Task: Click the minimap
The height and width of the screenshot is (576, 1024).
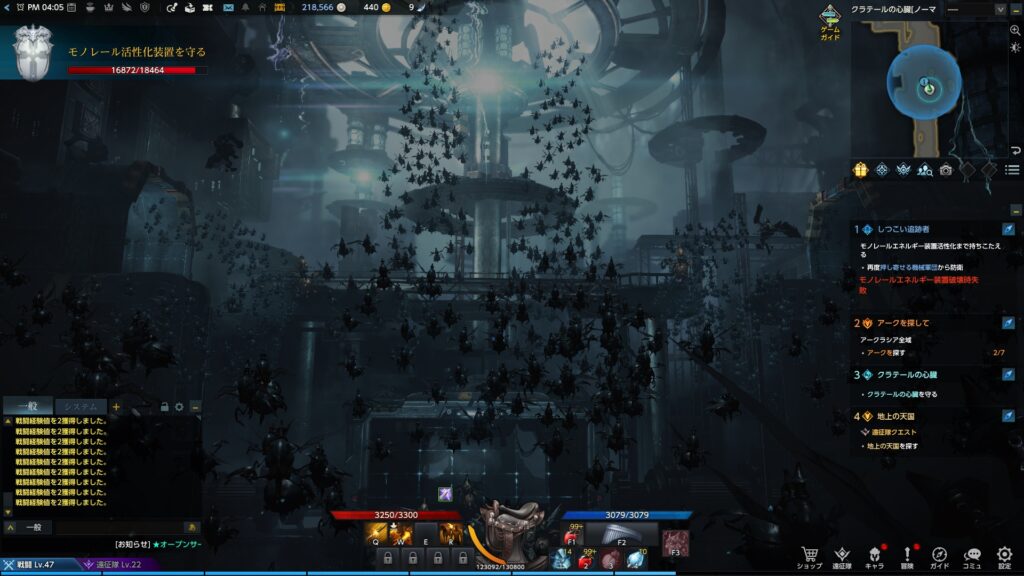Action: pyautogui.click(x=925, y=85)
